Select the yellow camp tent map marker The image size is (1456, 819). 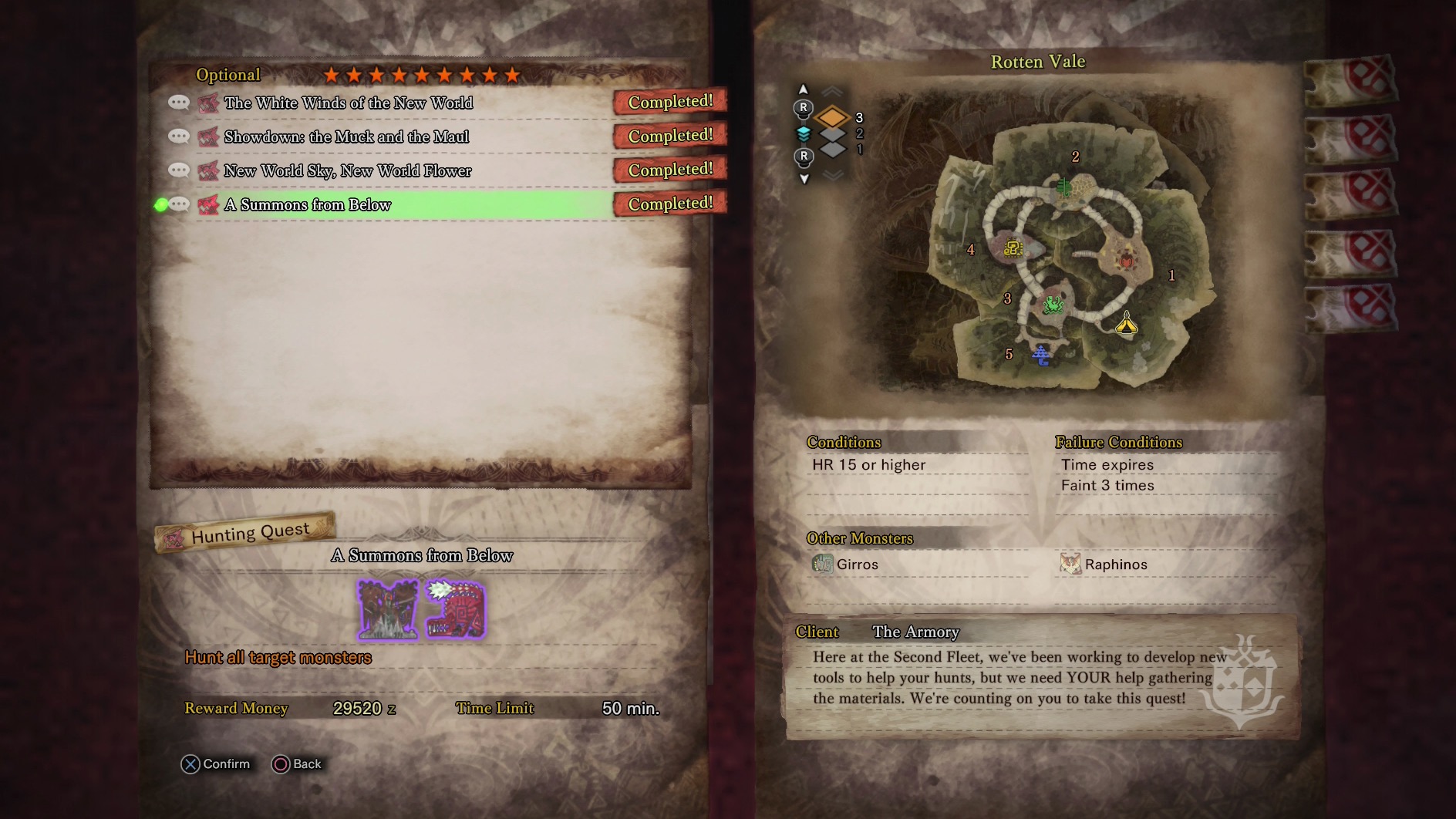click(x=1127, y=323)
